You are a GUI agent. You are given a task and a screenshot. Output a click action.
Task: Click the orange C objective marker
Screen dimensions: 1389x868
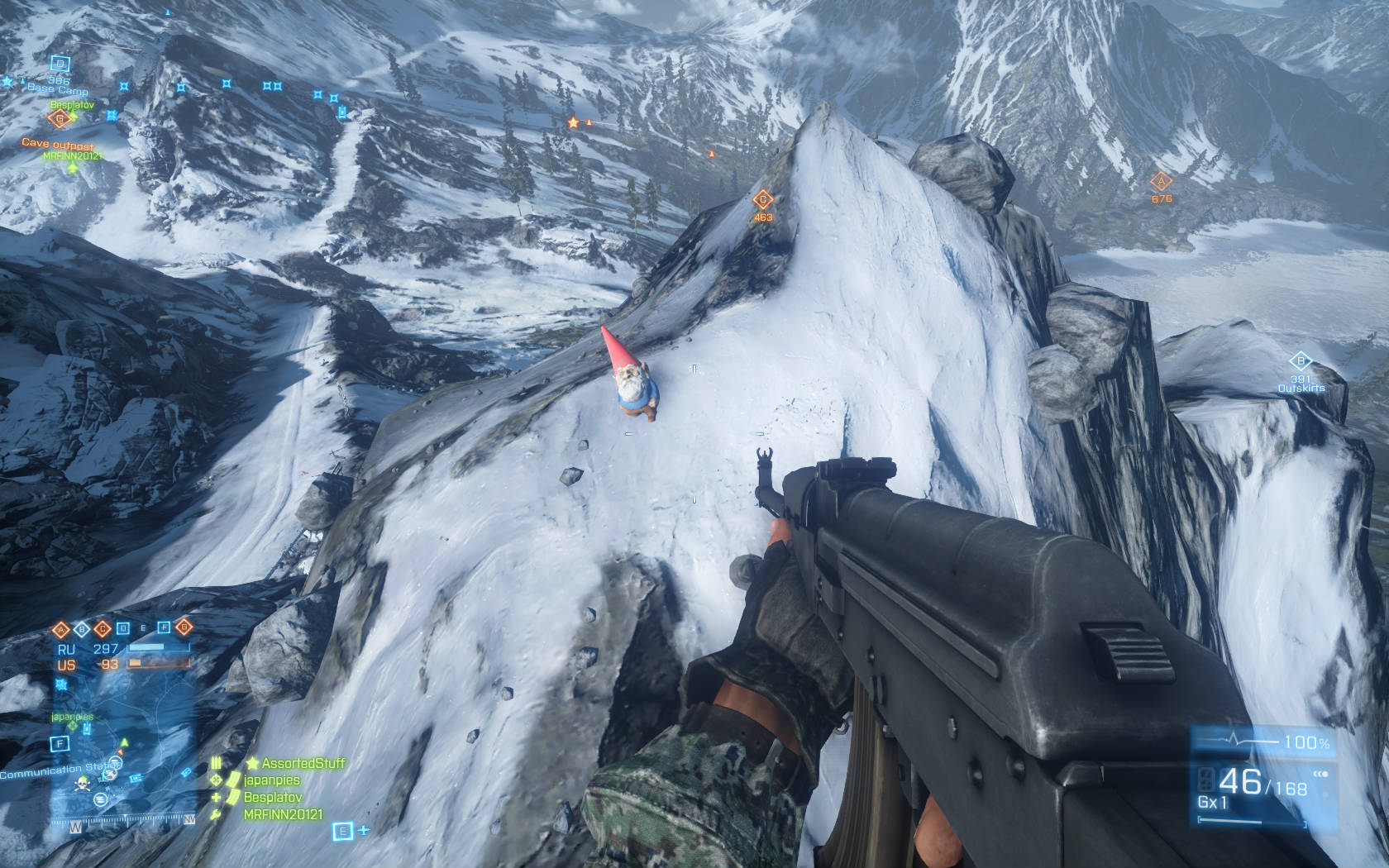click(762, 199)
